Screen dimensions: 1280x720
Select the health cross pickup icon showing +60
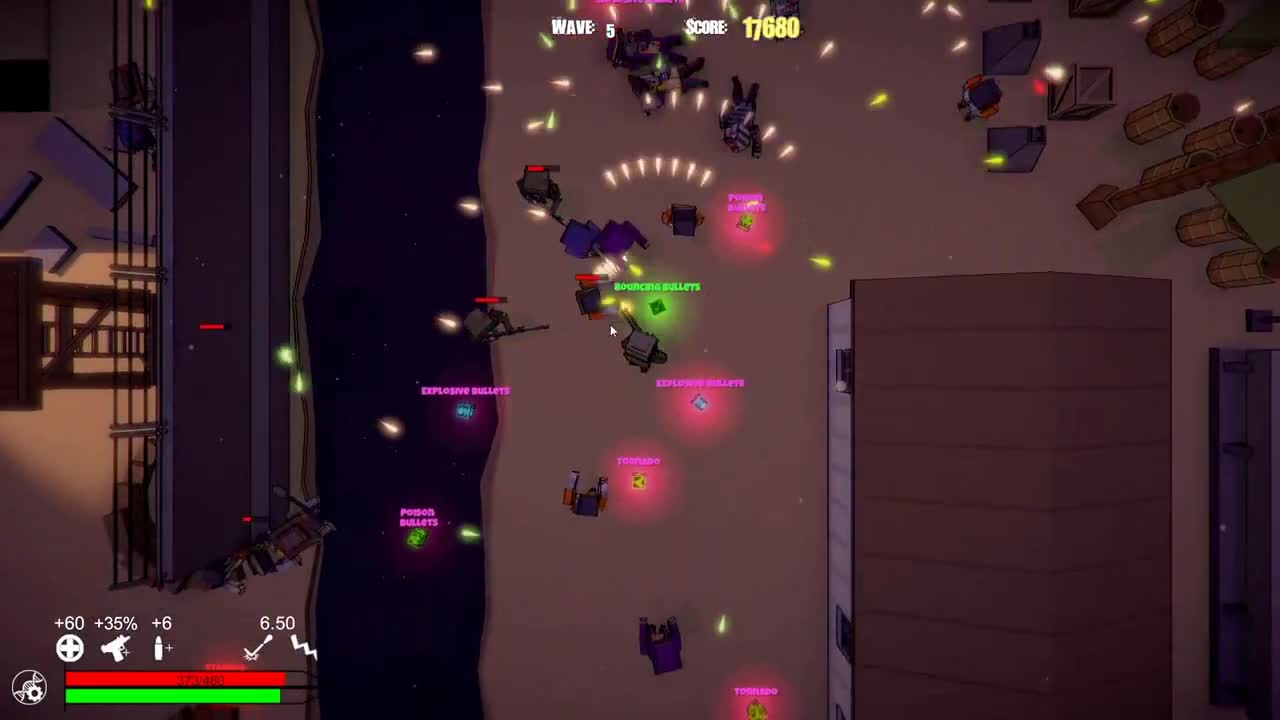coord(69,649)
